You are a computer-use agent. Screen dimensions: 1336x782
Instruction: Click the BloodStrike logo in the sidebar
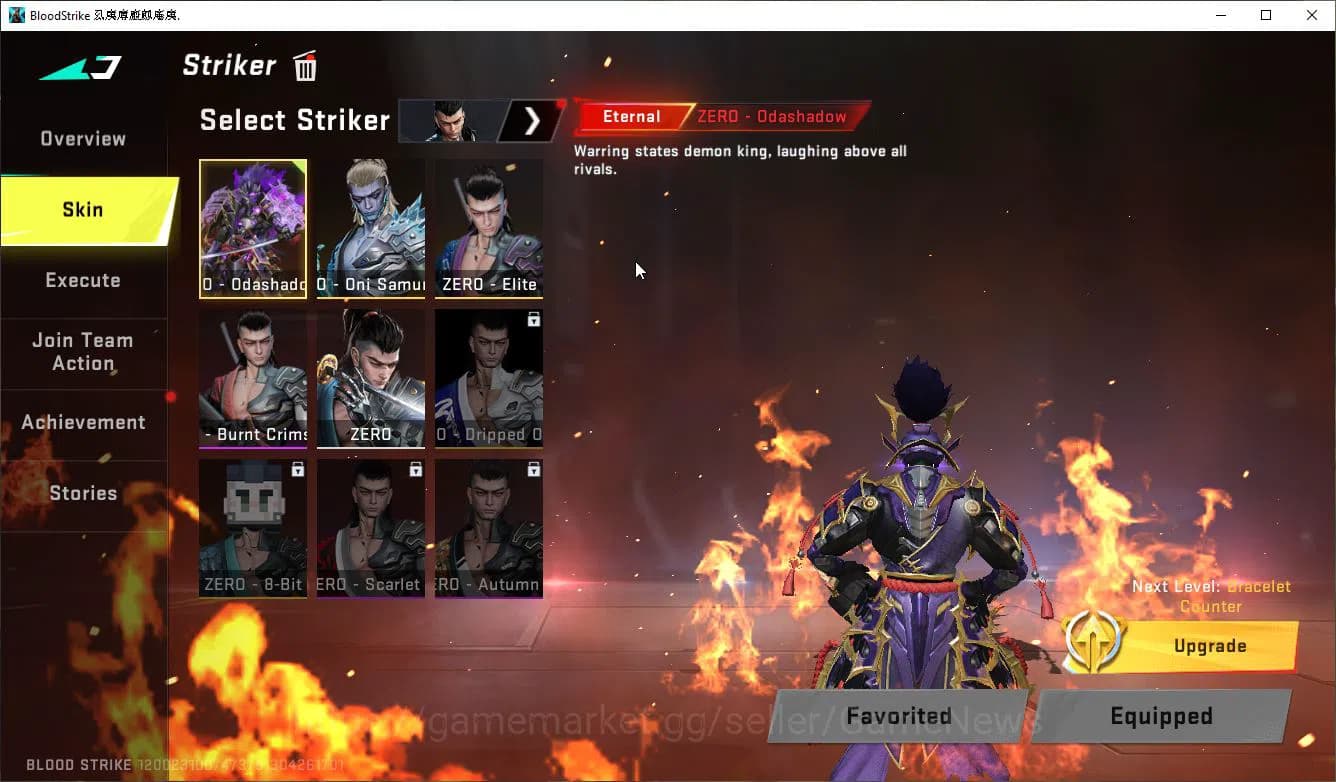coord(77,68)
